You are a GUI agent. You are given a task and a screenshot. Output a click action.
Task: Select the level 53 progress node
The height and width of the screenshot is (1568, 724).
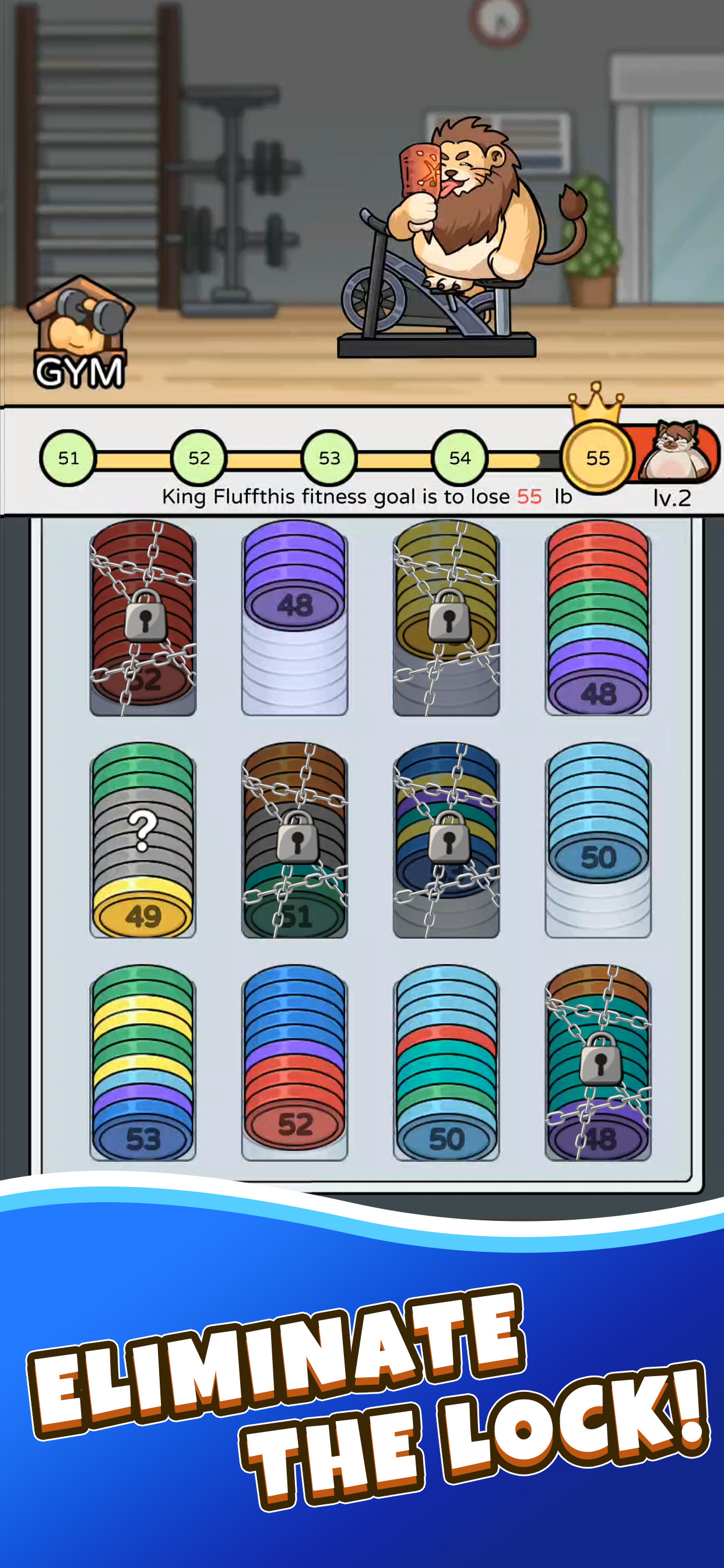click(x=329, y=458)
